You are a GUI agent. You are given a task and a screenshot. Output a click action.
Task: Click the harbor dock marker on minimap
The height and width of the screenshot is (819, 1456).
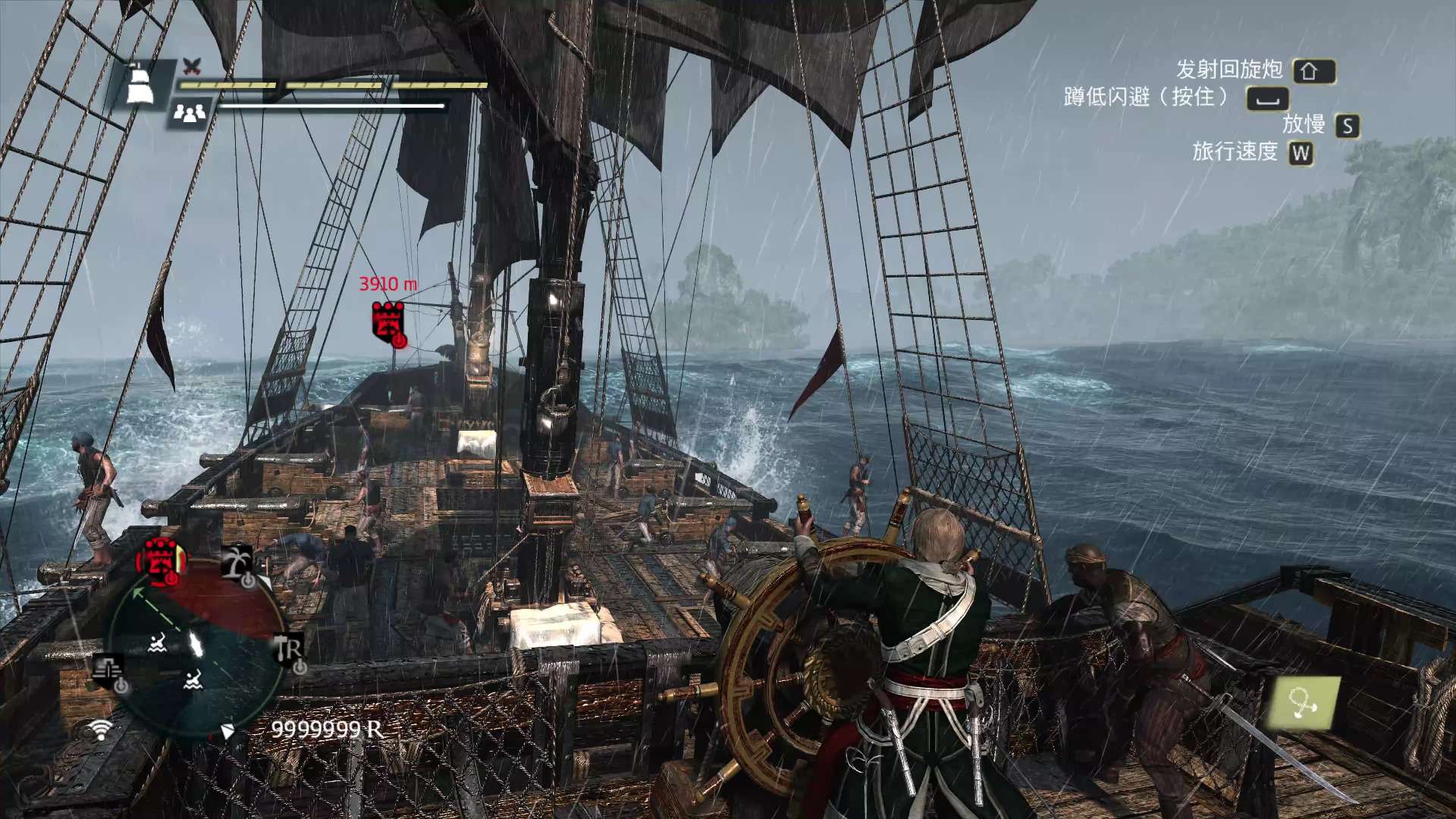(109, 673)
